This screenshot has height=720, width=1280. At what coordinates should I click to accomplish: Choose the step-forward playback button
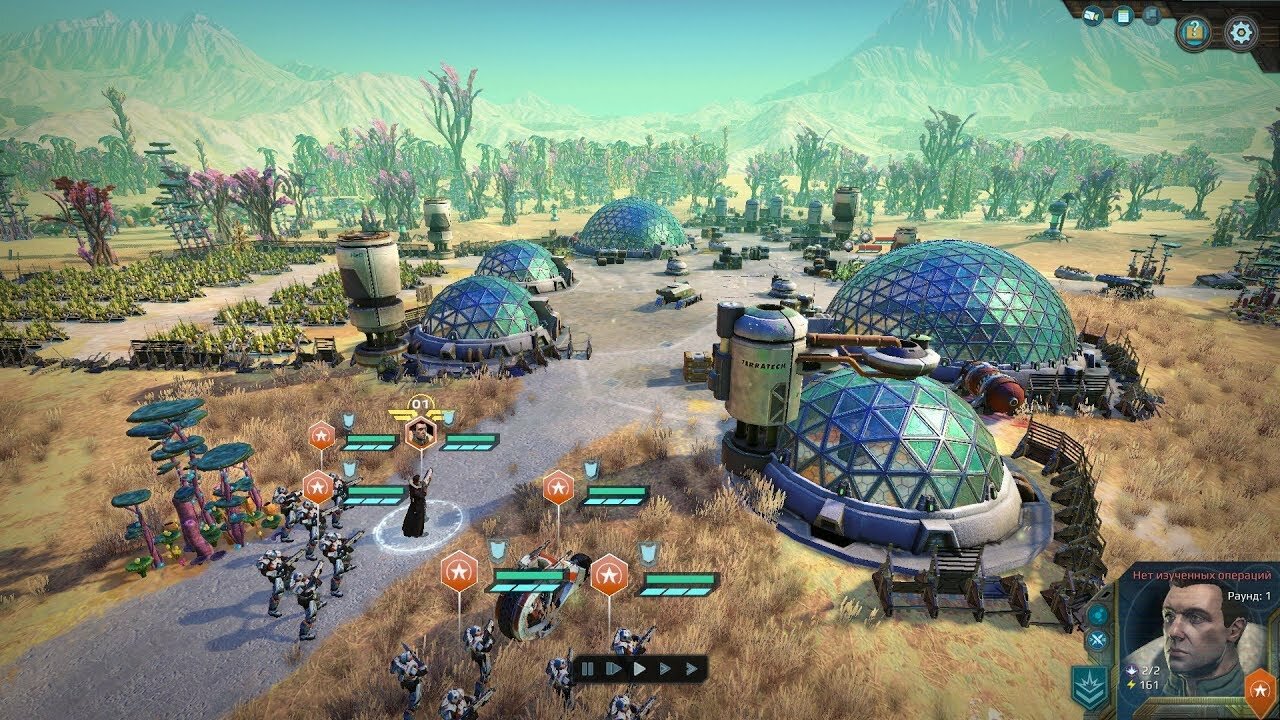pyautogui.click(x=613, y=668)
